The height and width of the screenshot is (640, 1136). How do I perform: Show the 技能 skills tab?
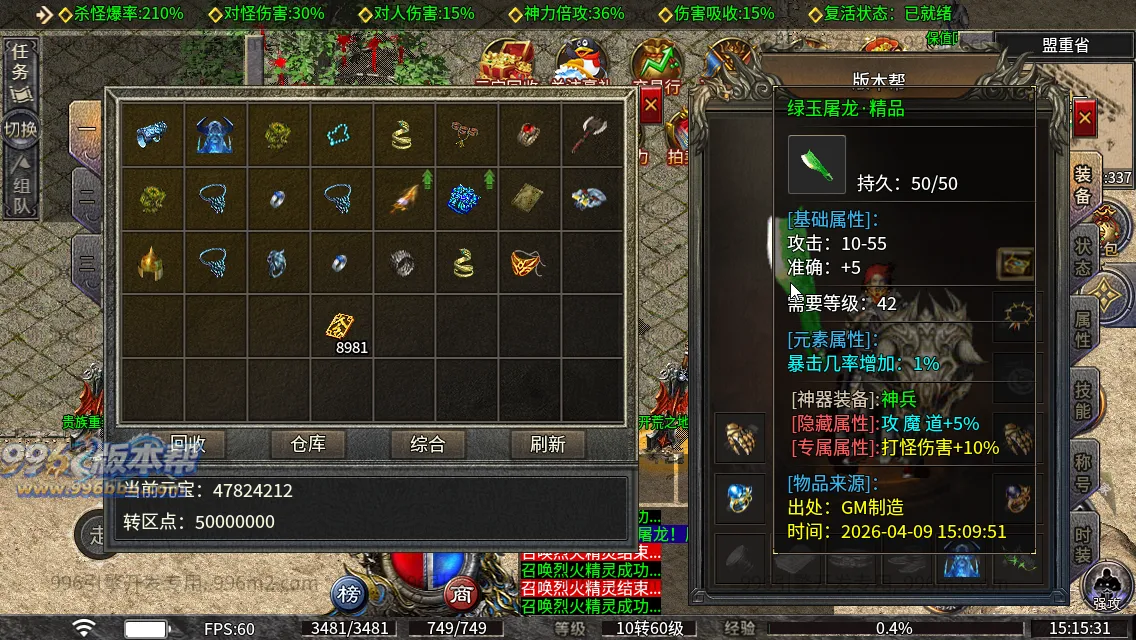1083,400
